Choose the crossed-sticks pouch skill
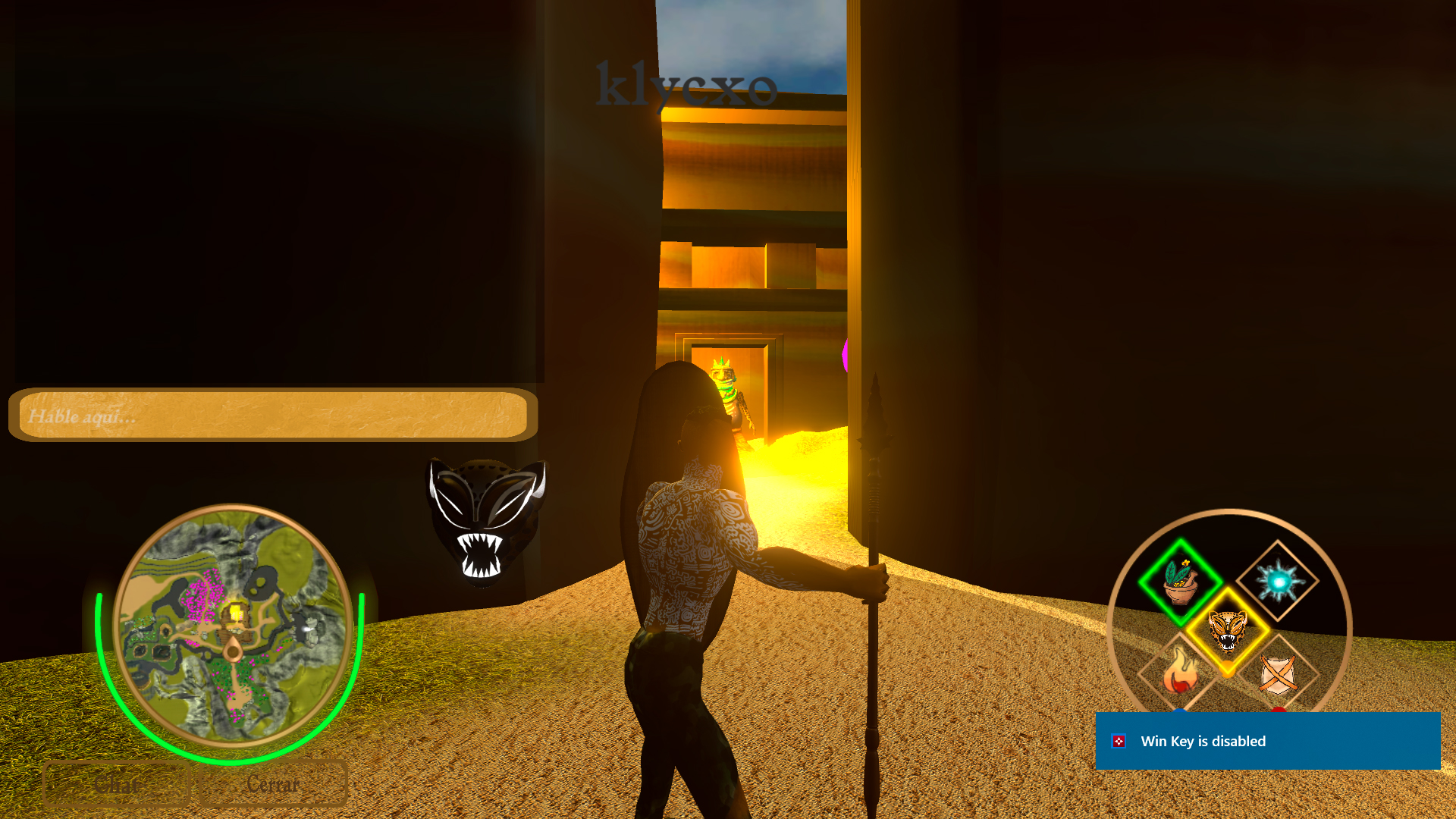 tap(1279, 675)
